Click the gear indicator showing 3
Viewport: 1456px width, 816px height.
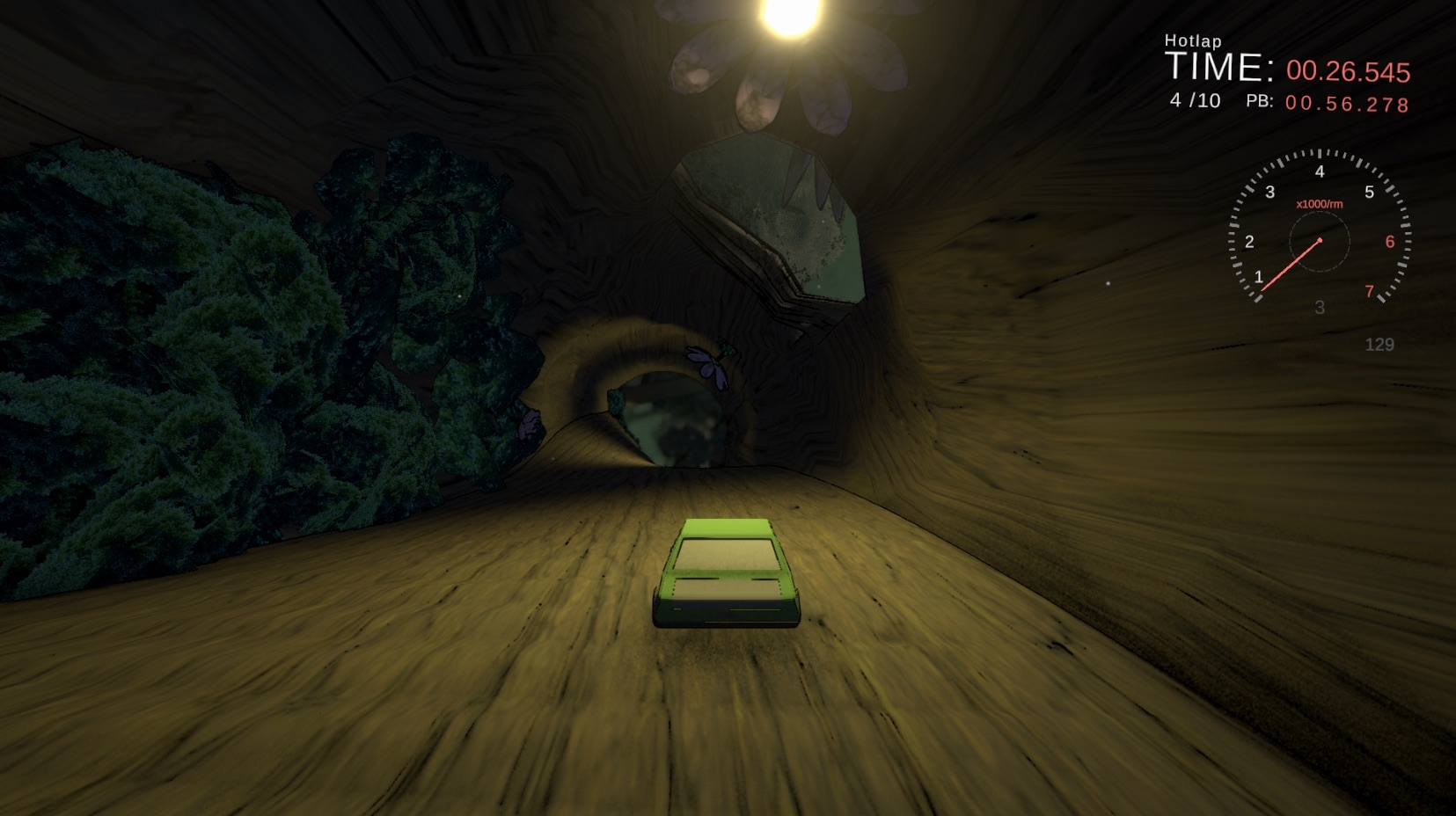(x=1319, y=307)
